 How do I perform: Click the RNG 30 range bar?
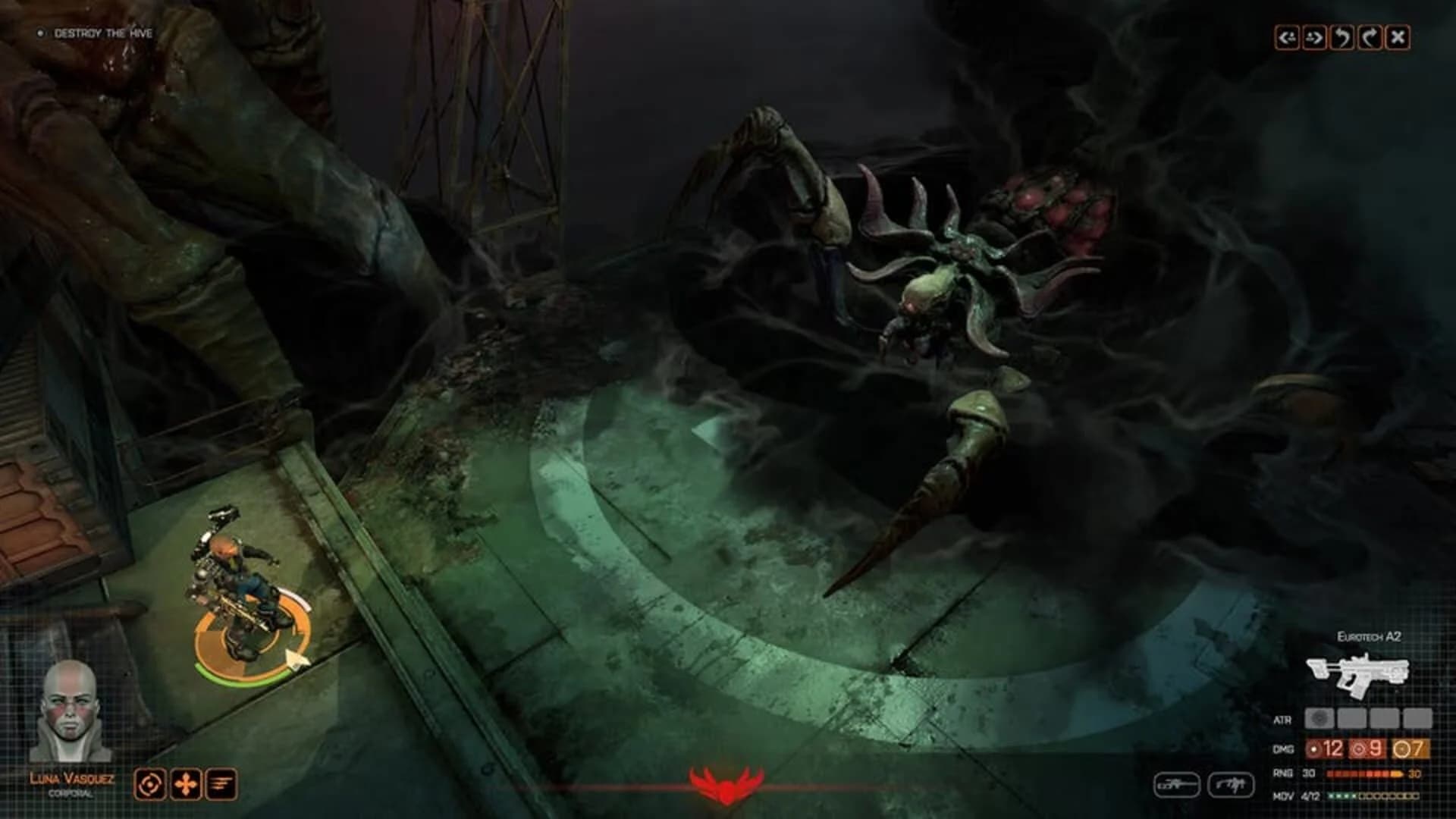click(1365, 774)
